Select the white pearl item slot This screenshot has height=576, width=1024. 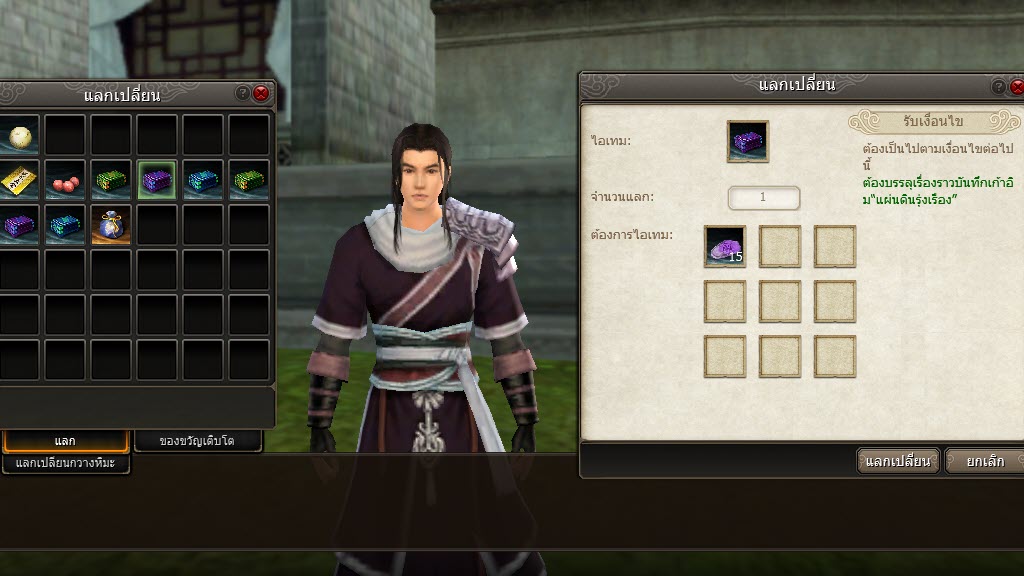point(19,135)
